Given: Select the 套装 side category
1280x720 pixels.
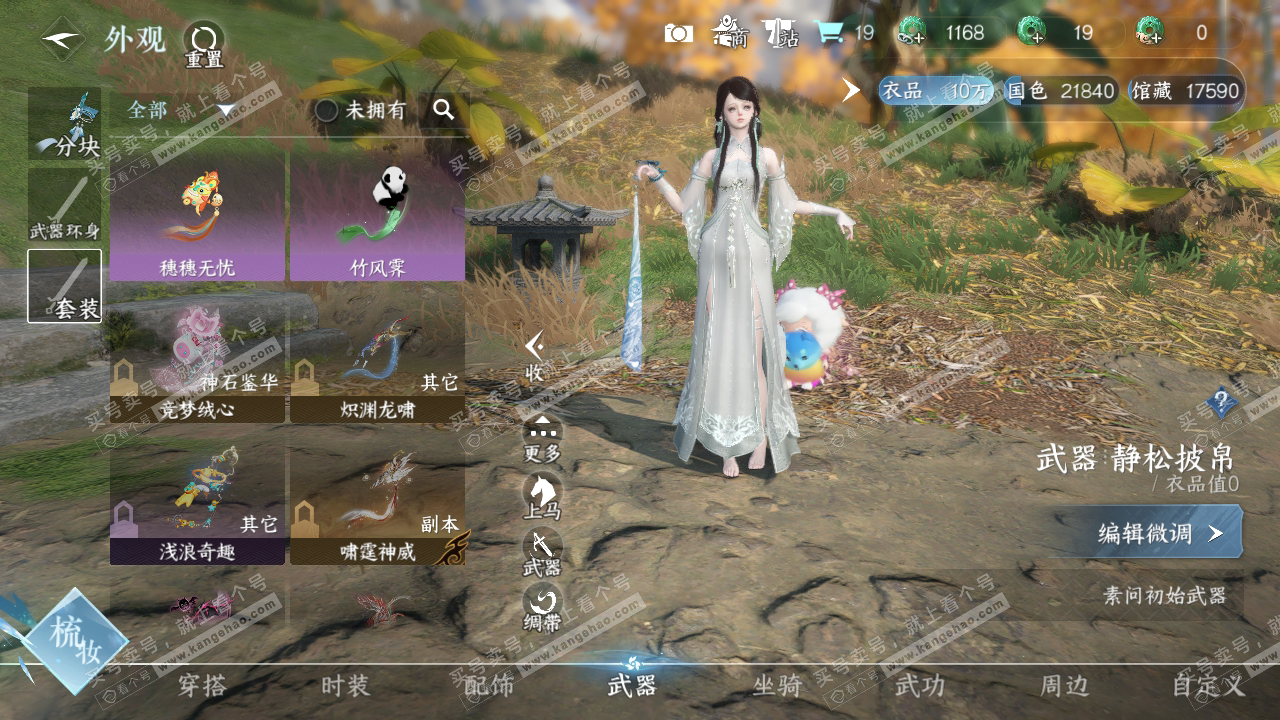Looking at the screenshot, I should [x=64, y=285].
